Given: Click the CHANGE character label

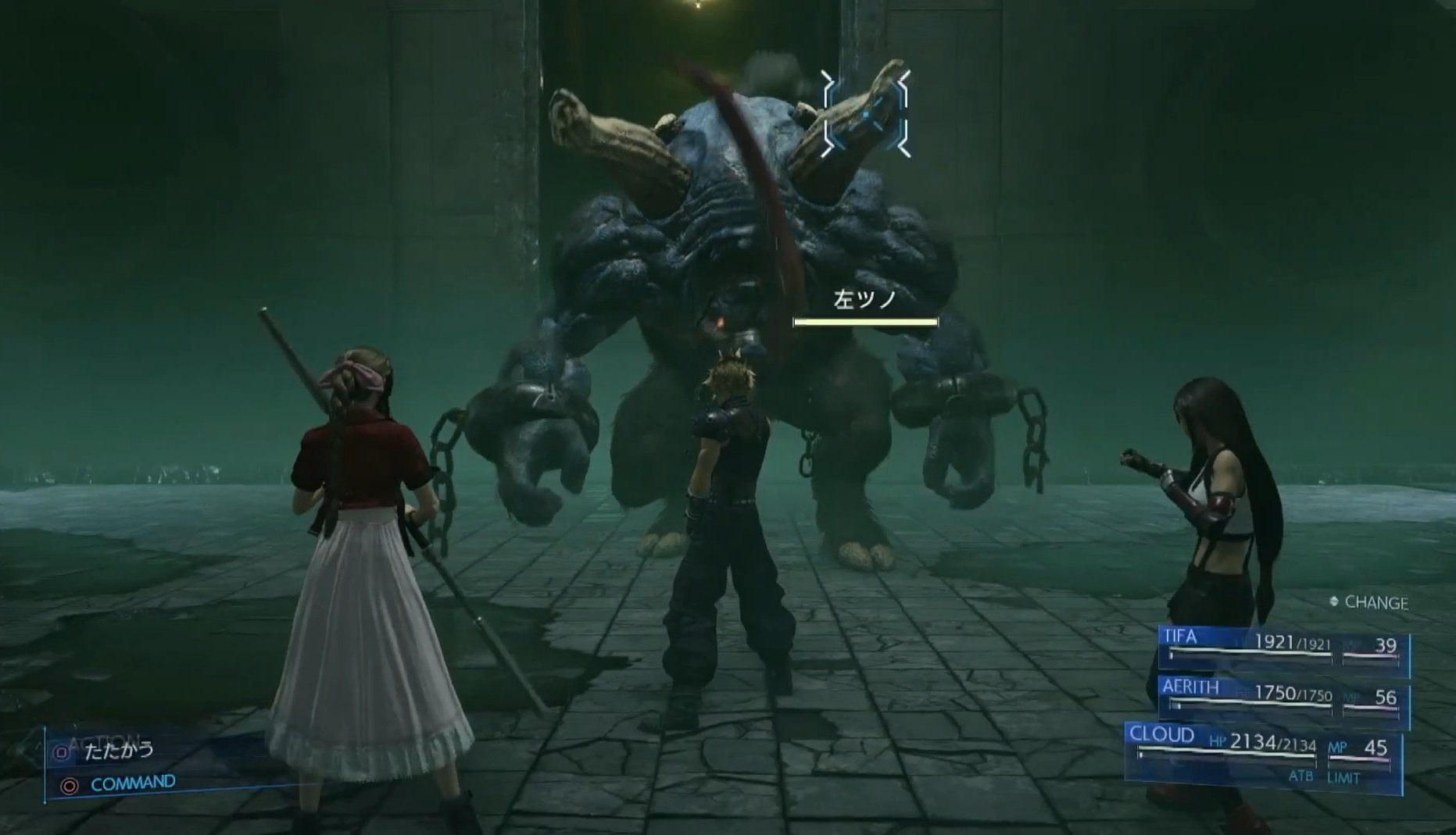Looking at the screenshot, I should 1375,602.
